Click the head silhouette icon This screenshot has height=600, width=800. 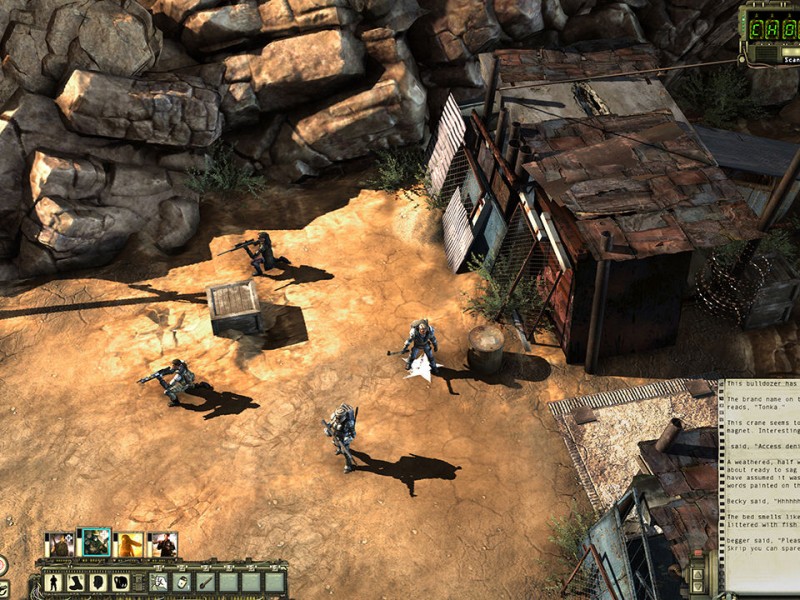(98, 582)
